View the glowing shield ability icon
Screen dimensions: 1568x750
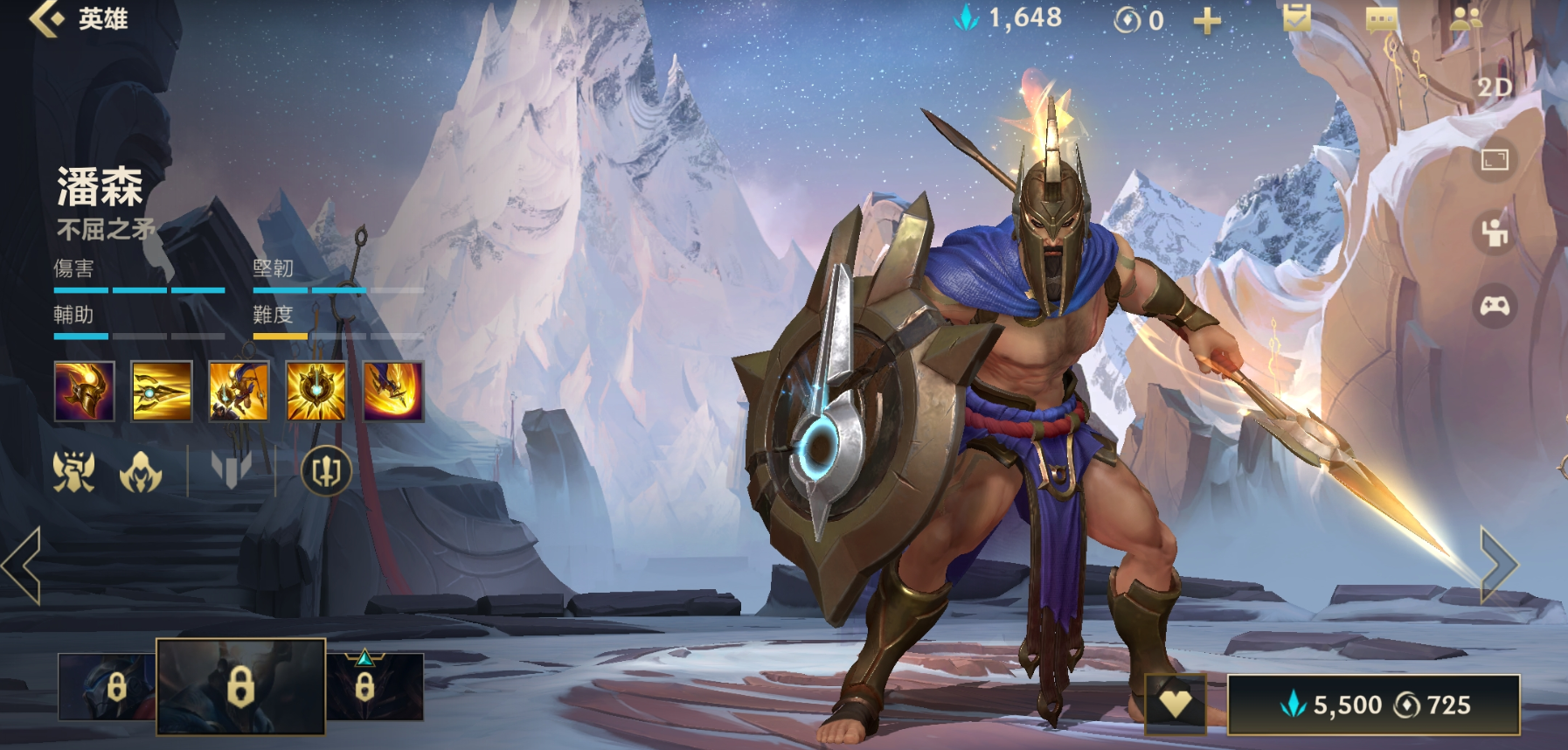316,391
